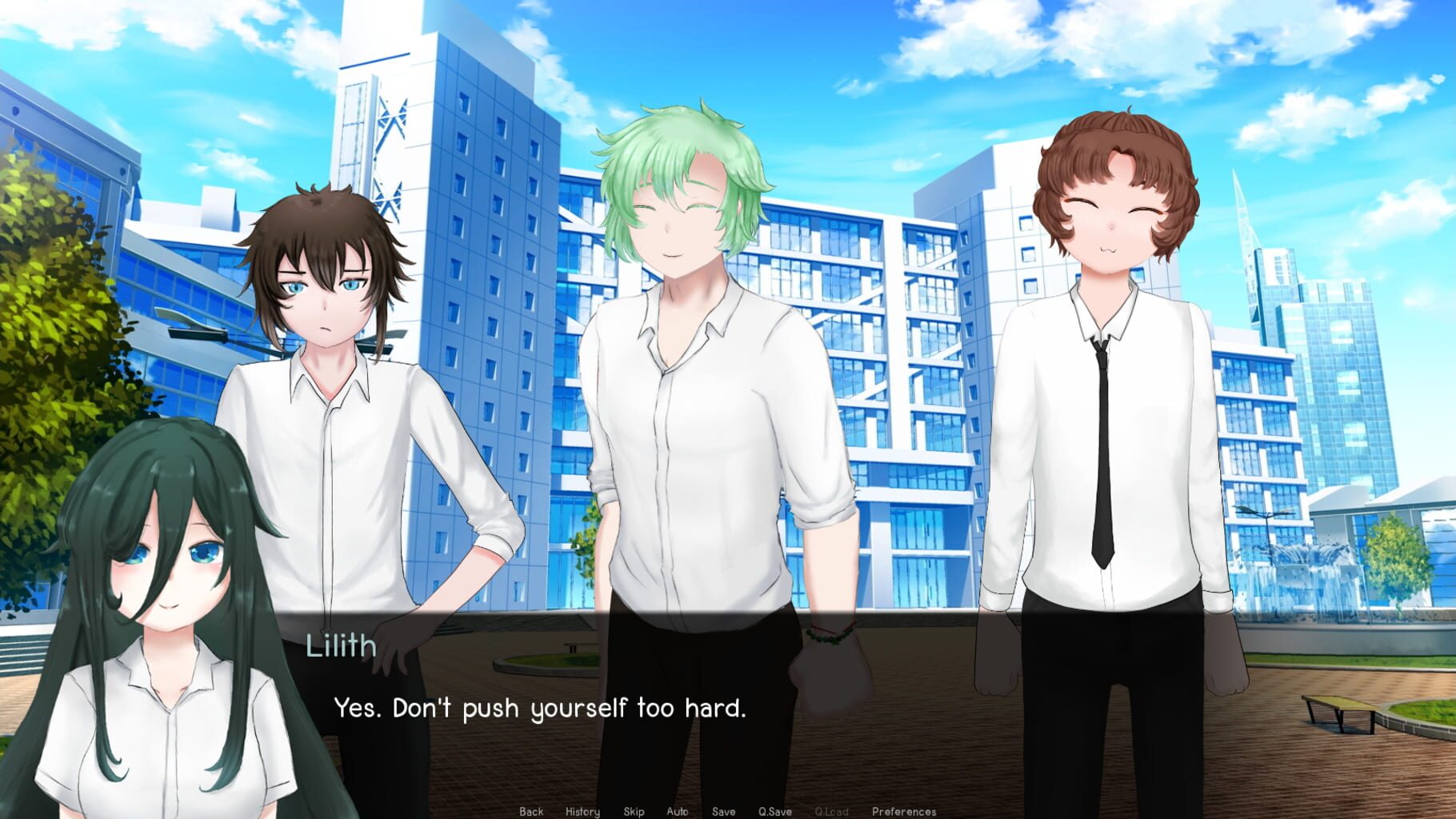Toggle Auto mode for automatic text advance
The width and height of the screenshot is (1456, 819).
point(678,810)
